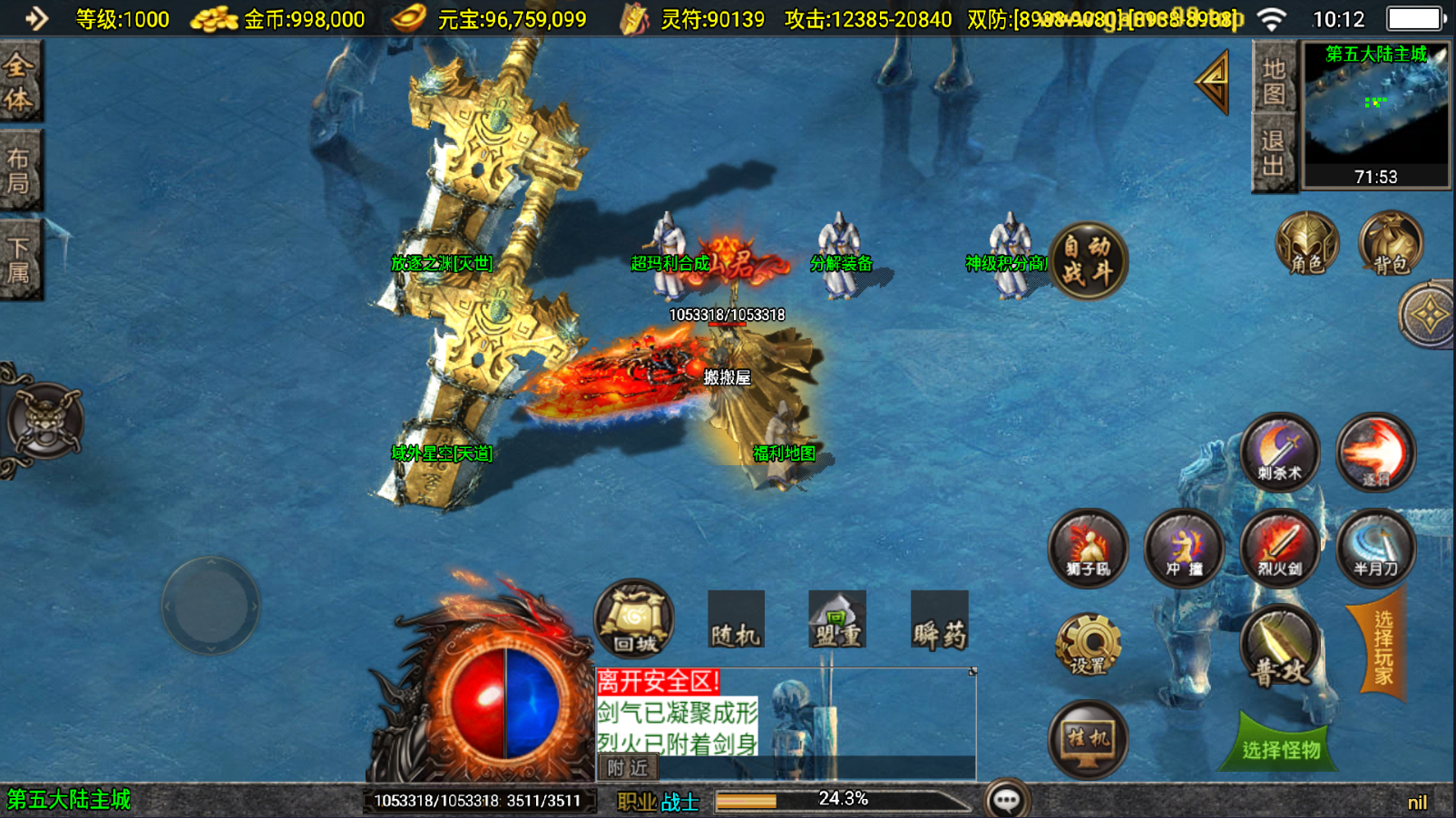Activate the 刺杀术 skill
1456x818 pixels.
(1279, 453)
